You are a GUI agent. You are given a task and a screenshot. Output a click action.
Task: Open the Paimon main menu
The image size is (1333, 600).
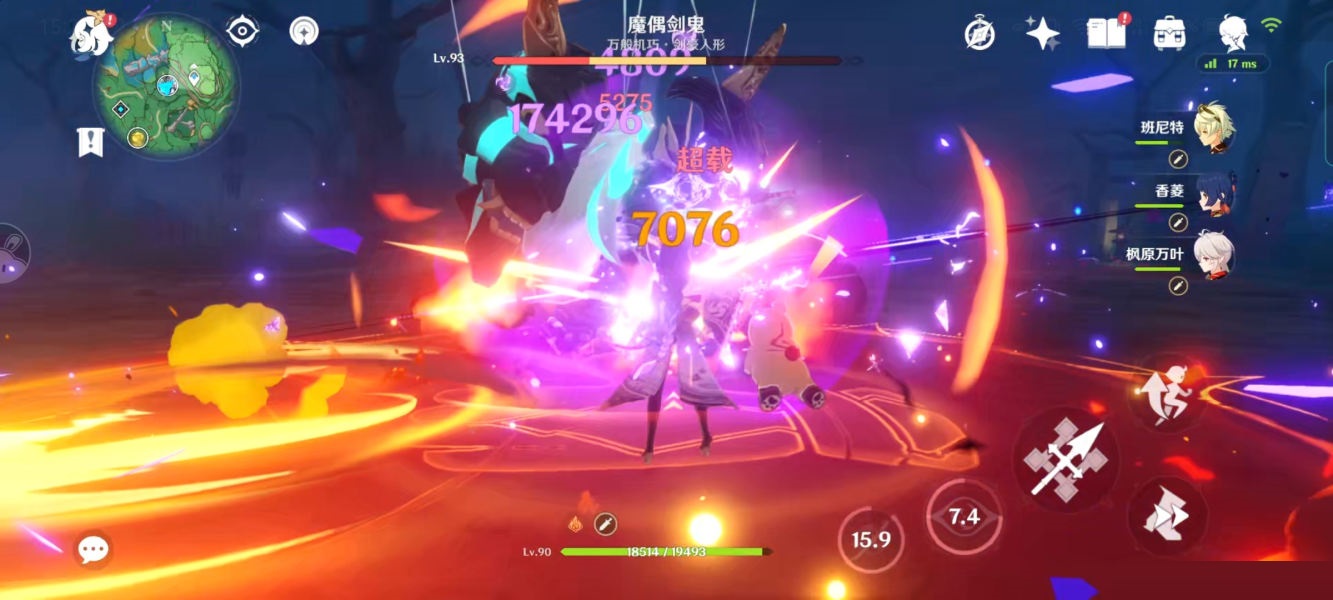(x=89, y=35)
